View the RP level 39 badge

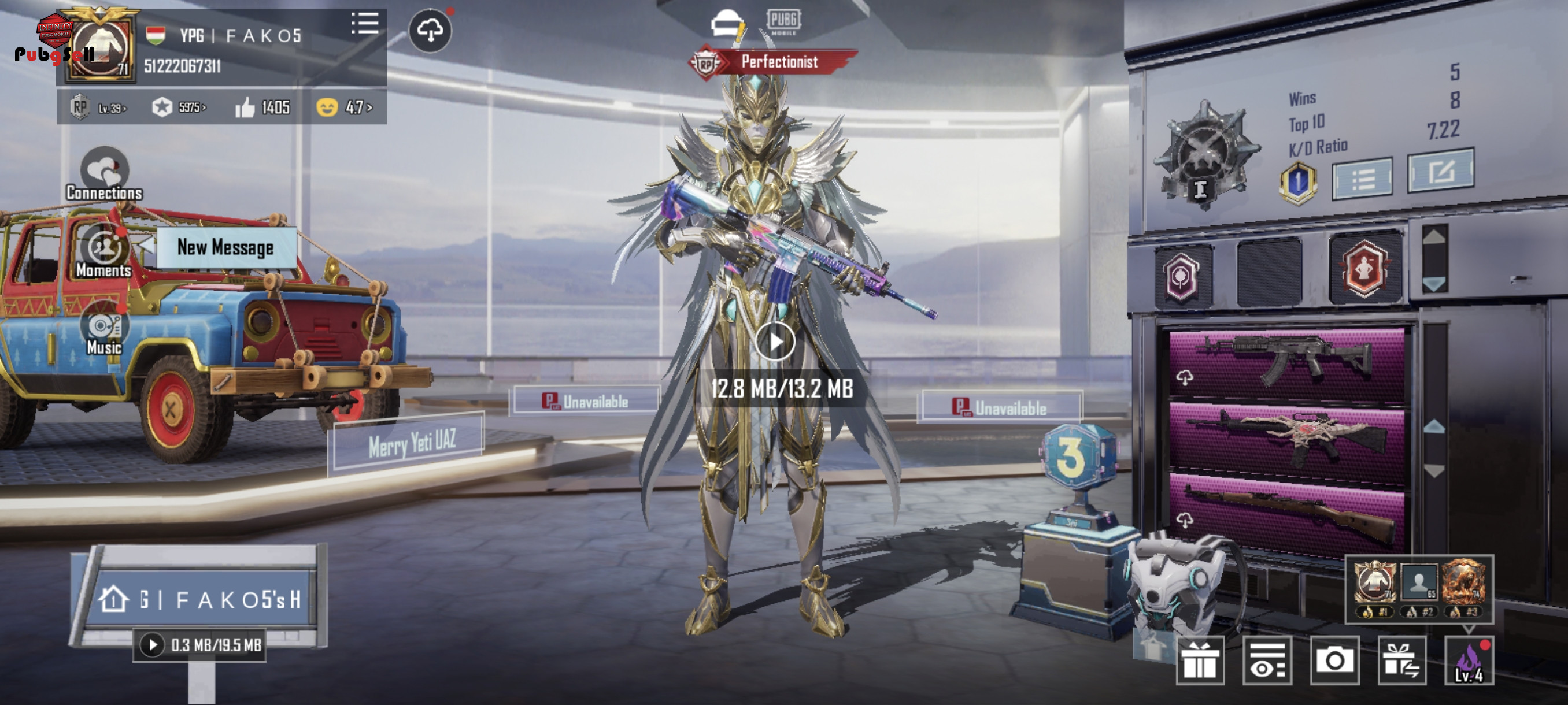pos(98,107)
